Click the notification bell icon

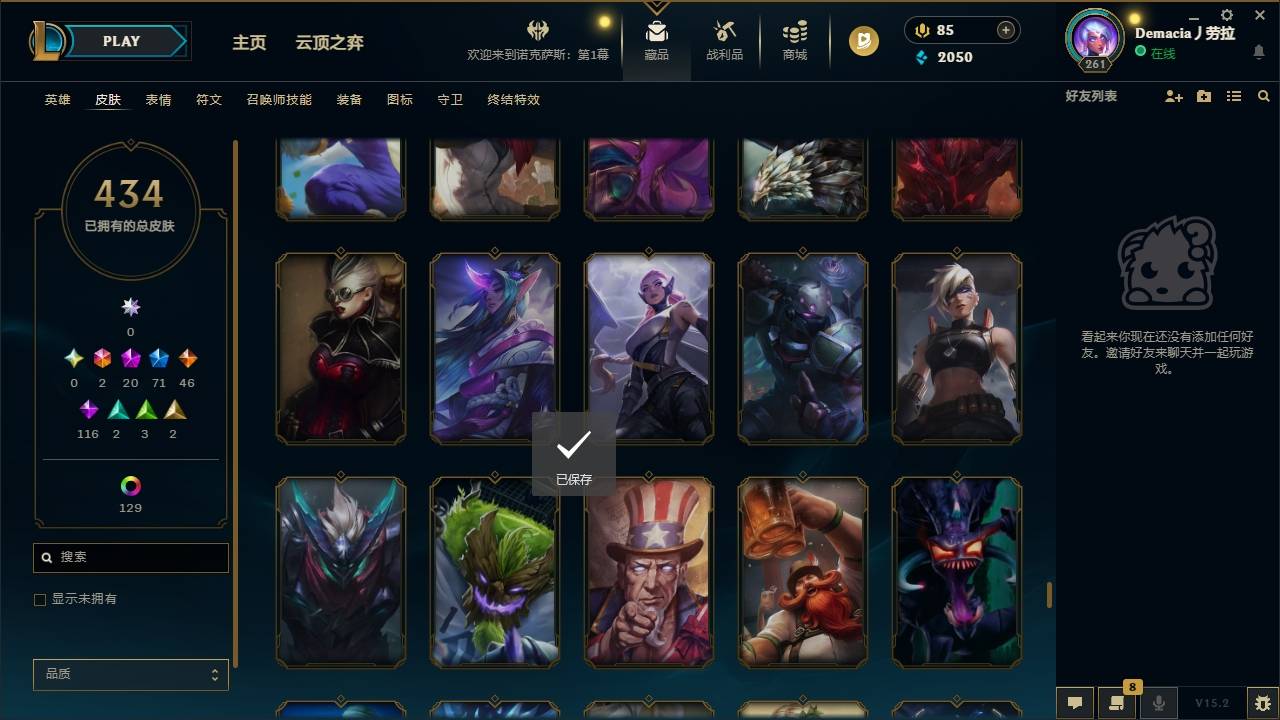coord(1260,52)
